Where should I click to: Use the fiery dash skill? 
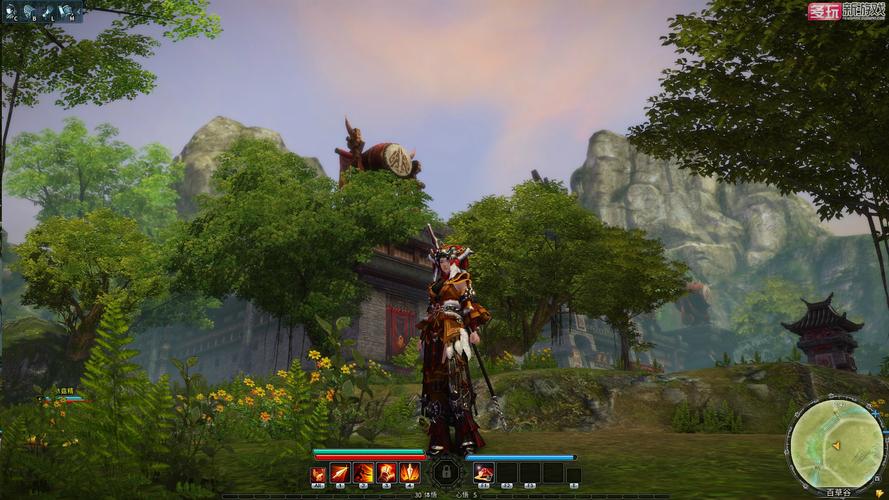click(363, 472)
